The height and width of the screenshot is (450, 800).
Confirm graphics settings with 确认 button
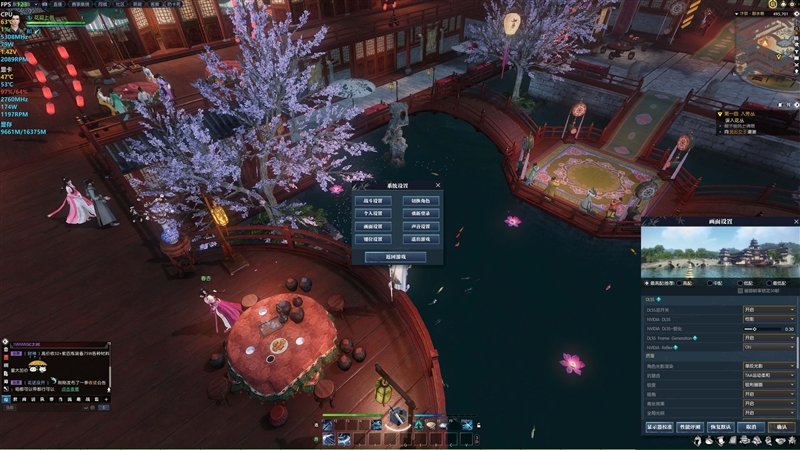pyautogui.click(x=782, y=427)
